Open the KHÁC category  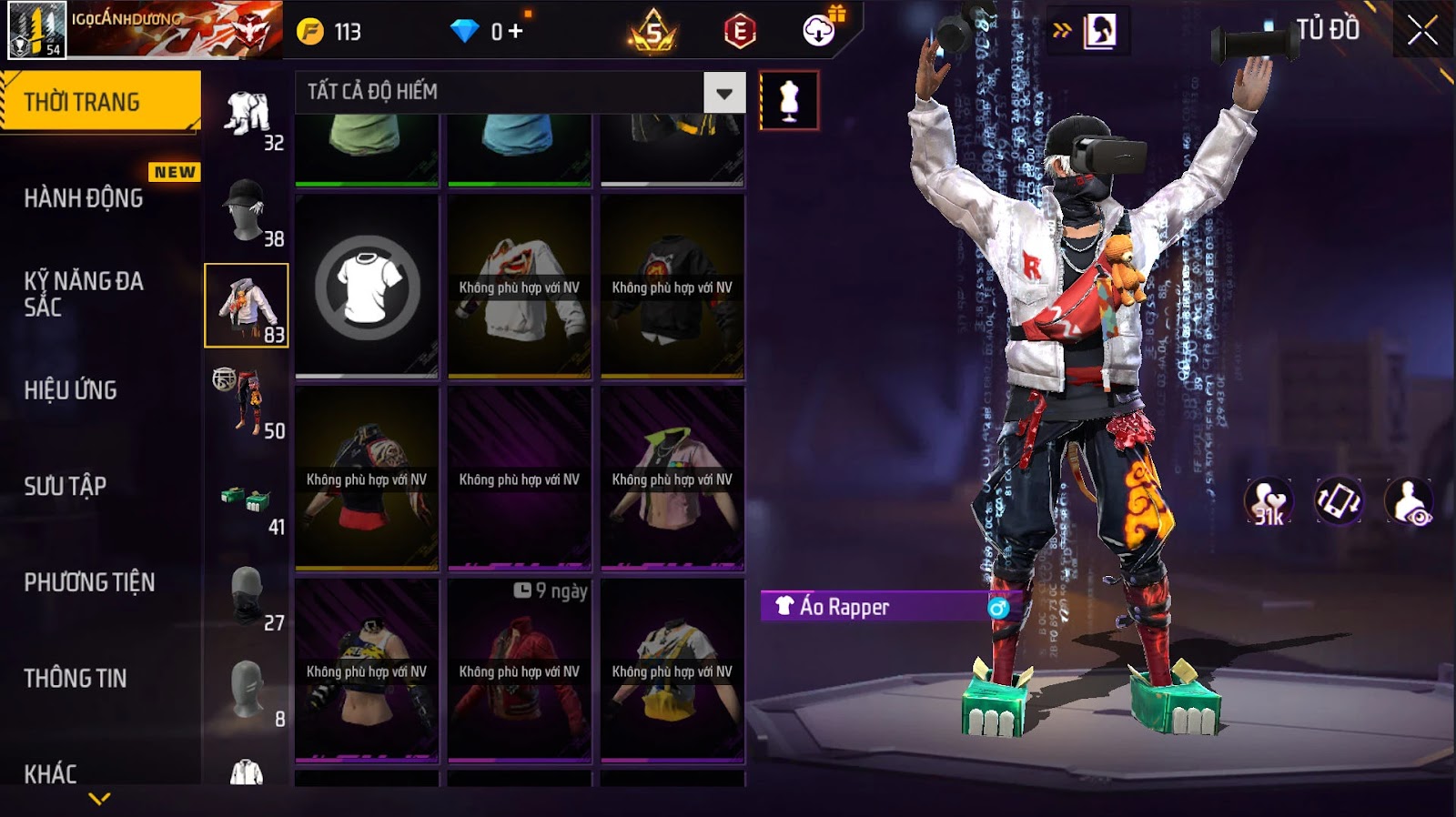[x=51, y=773]
